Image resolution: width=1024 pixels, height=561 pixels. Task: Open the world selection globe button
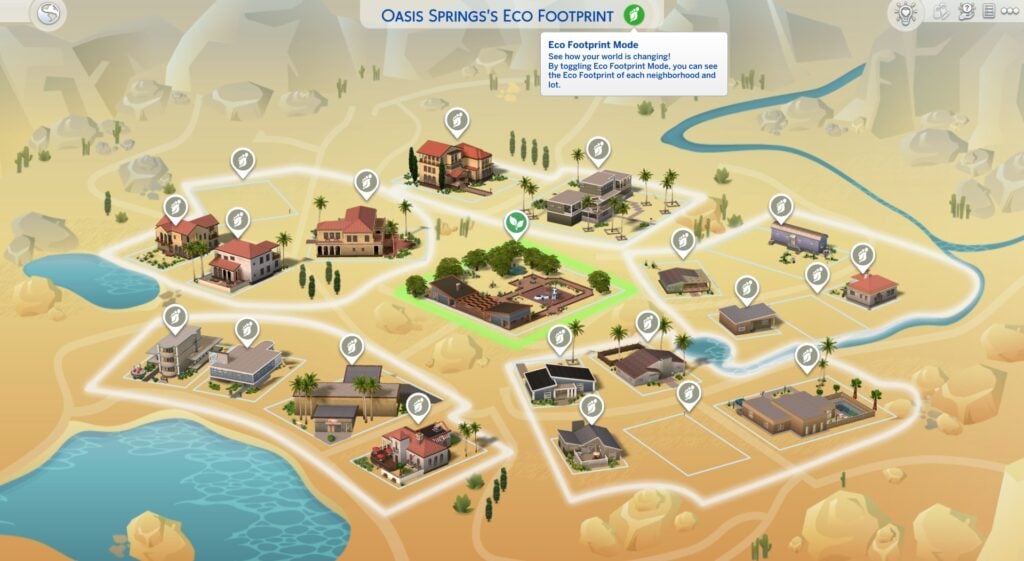point(49,13)
